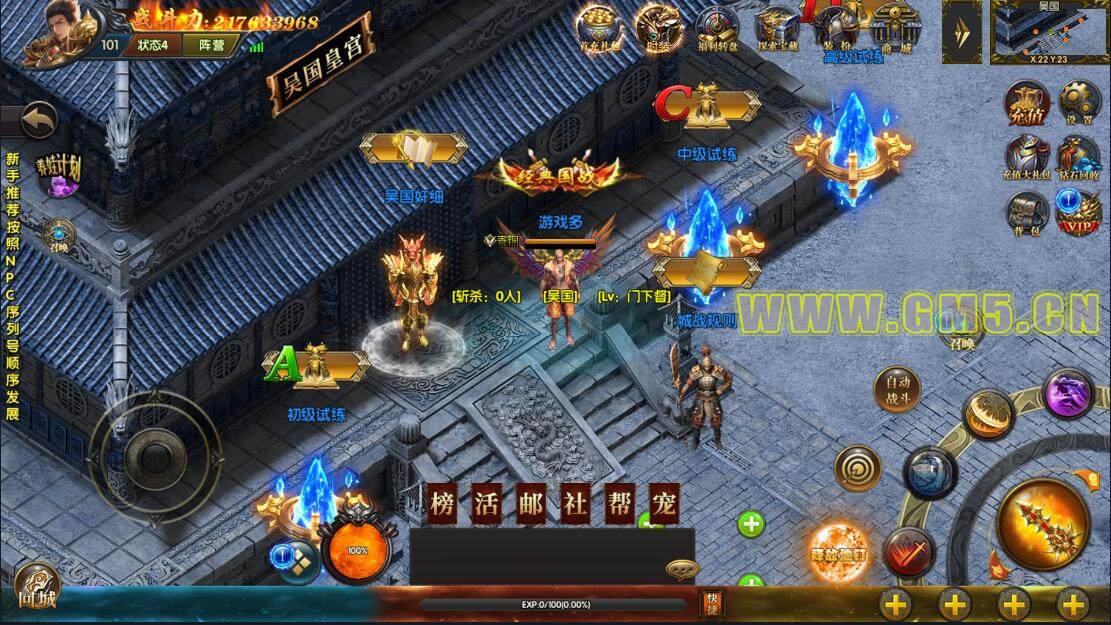The image size is (1111, 625).
Task: Open the 榜 rankings tab
Action: pos(442,504)
